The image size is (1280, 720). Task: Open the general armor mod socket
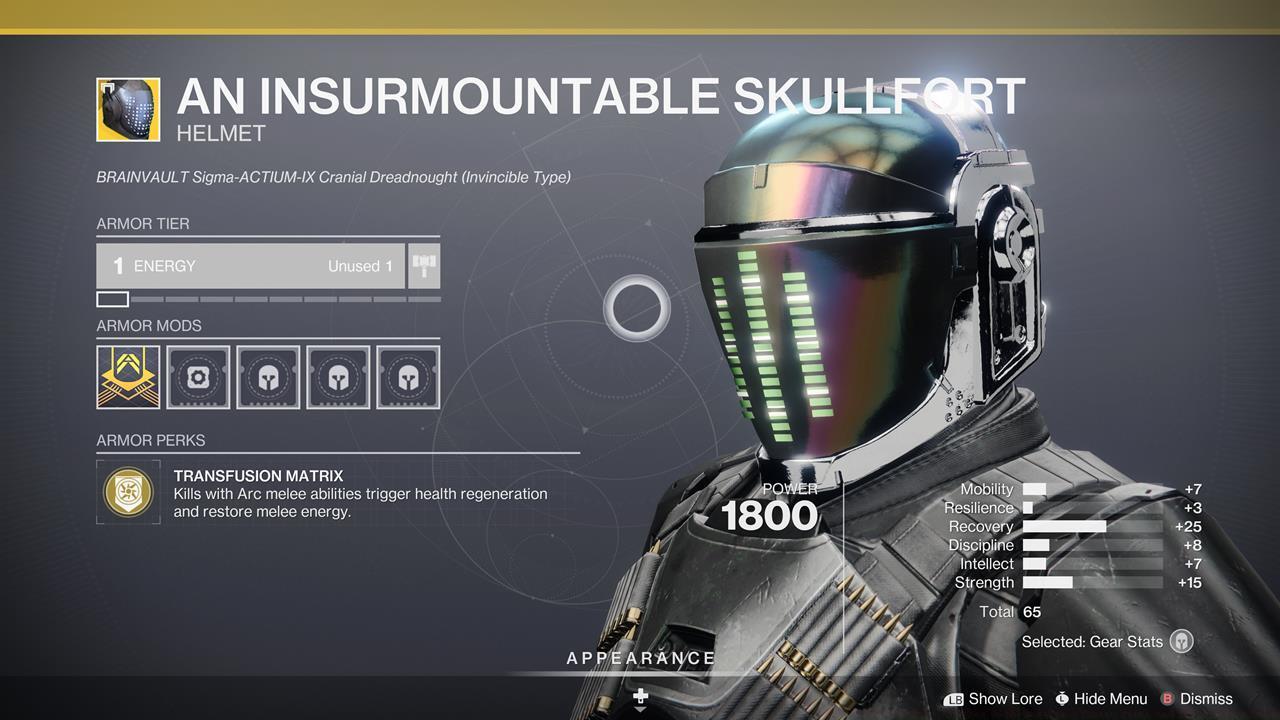(197, 377)
